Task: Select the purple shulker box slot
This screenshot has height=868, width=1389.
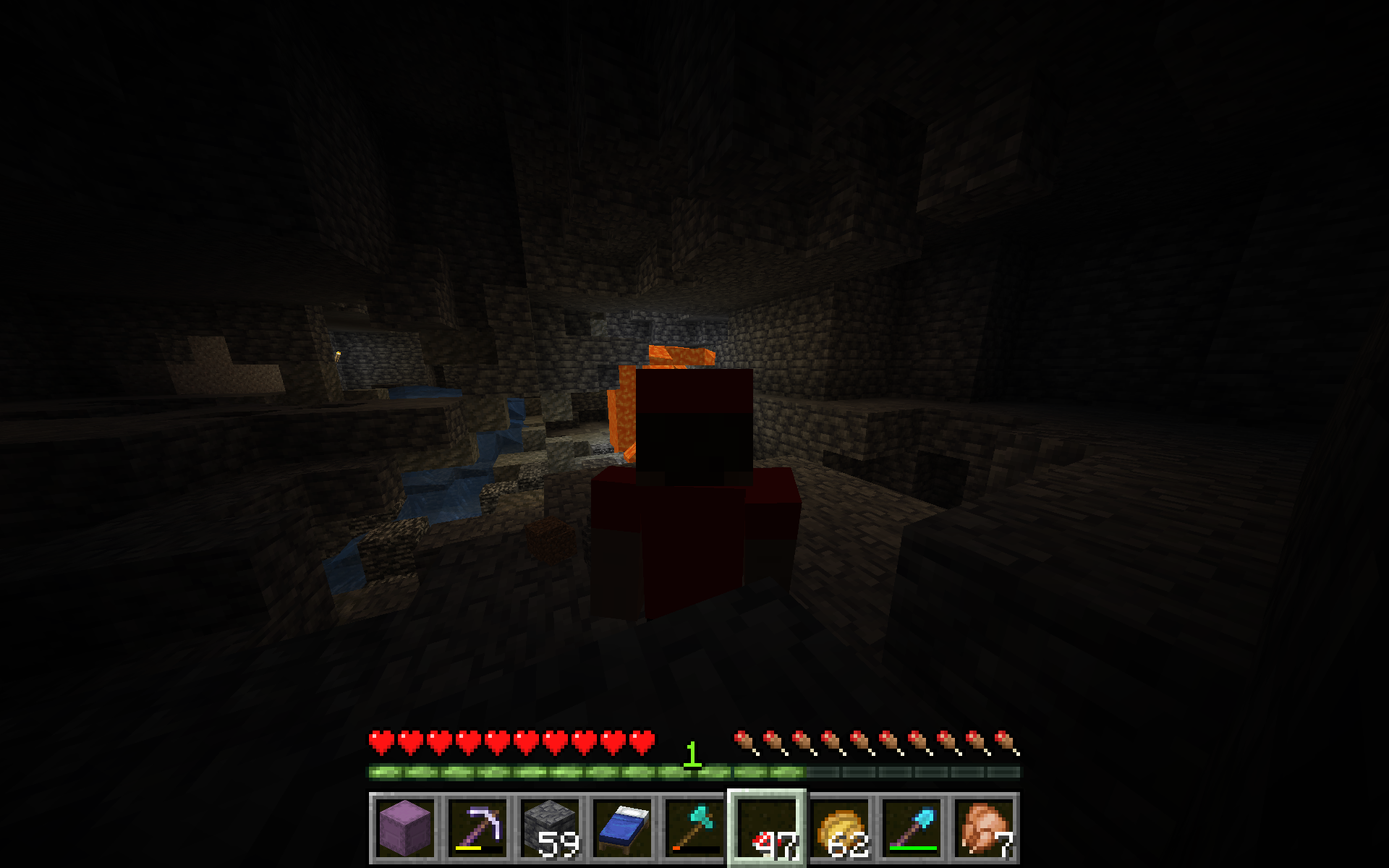Action: 405,827
